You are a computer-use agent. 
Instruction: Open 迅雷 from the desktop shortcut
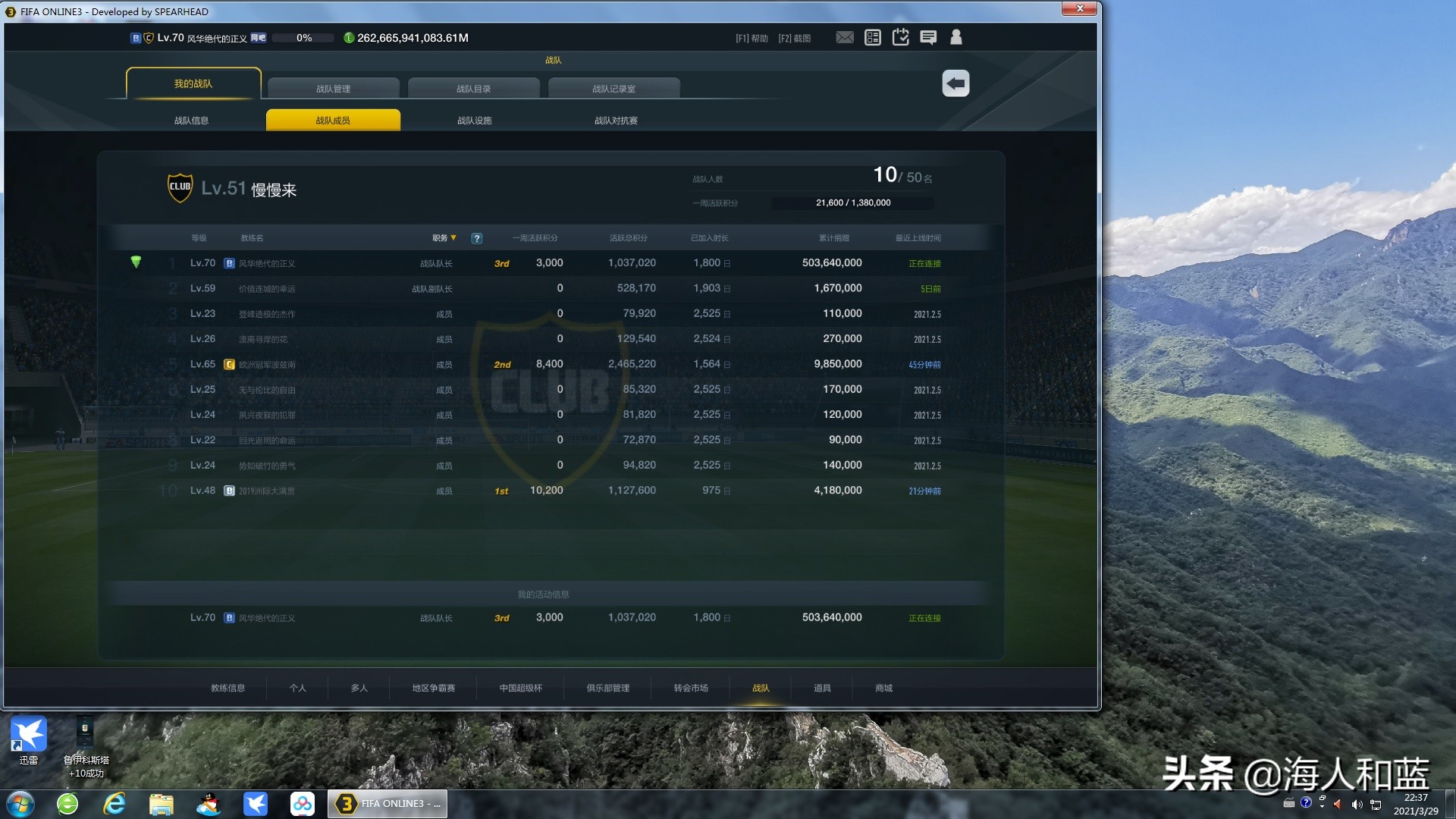click(x=28, y=733)
